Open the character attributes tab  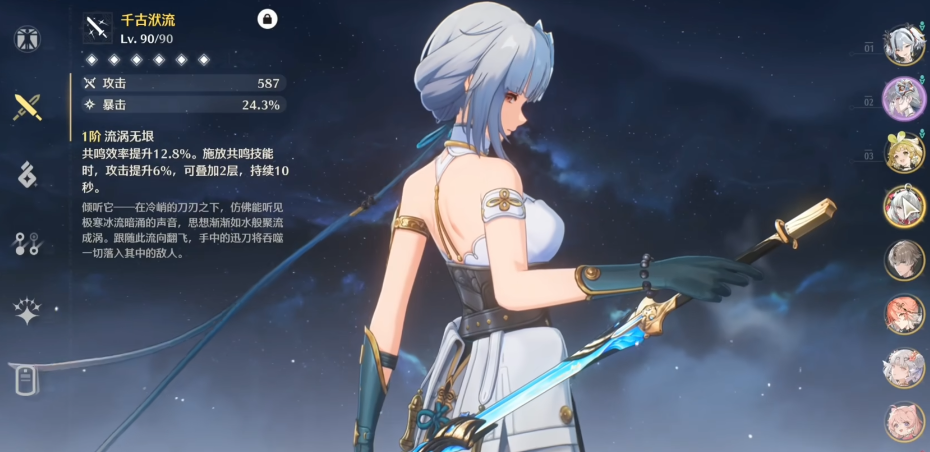tap(27, 39)
